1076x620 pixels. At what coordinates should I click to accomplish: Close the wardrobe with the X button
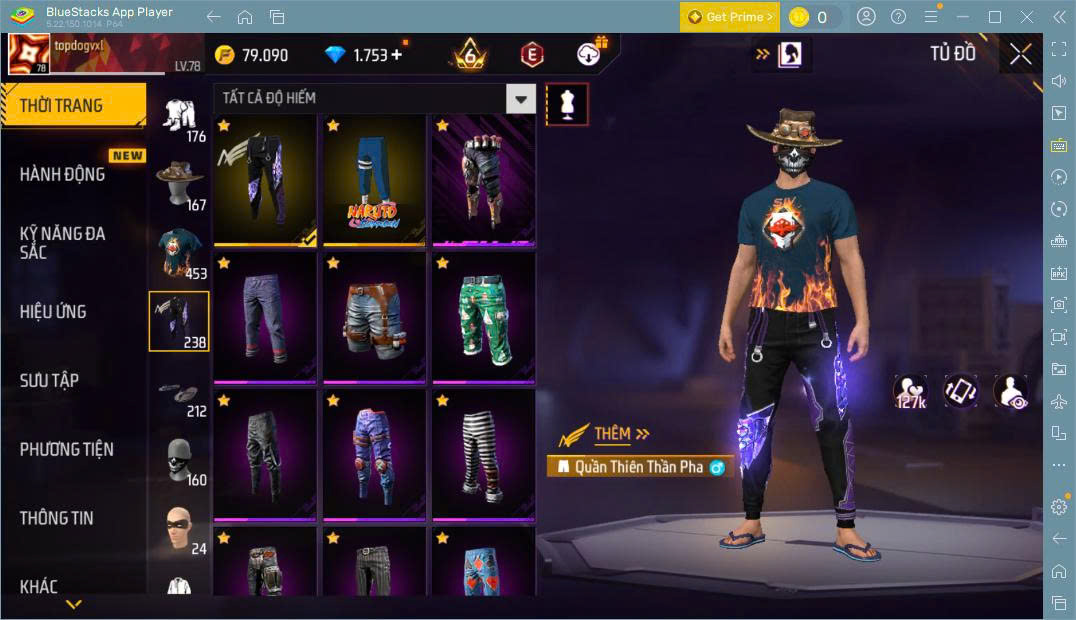tap(1020, 54)
